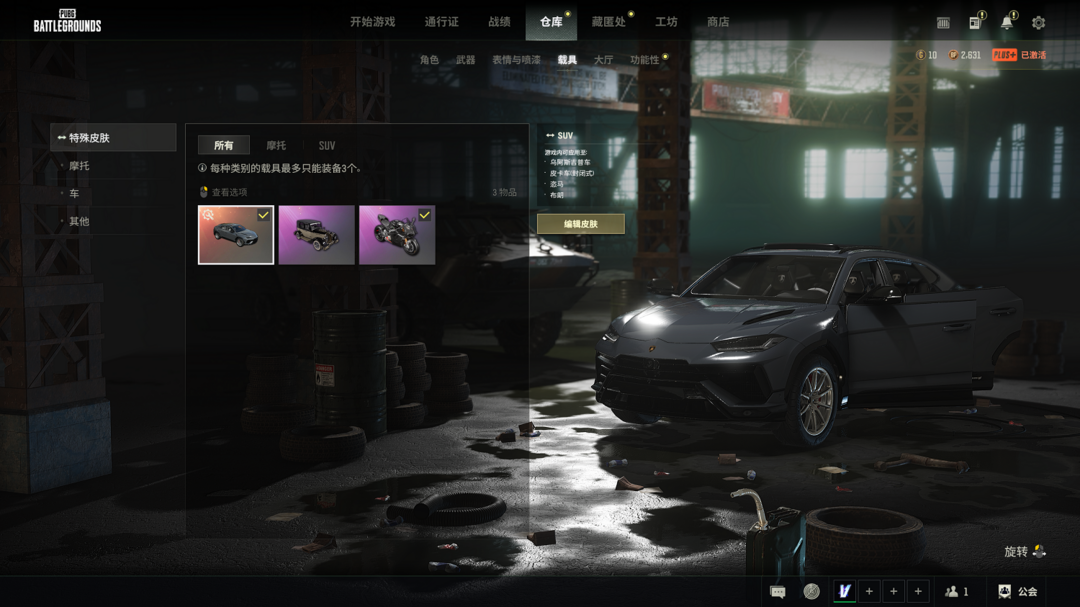Open the 藏匿处 hideout page
Viewport: 1080px width, 607px height.
point(608,22)
